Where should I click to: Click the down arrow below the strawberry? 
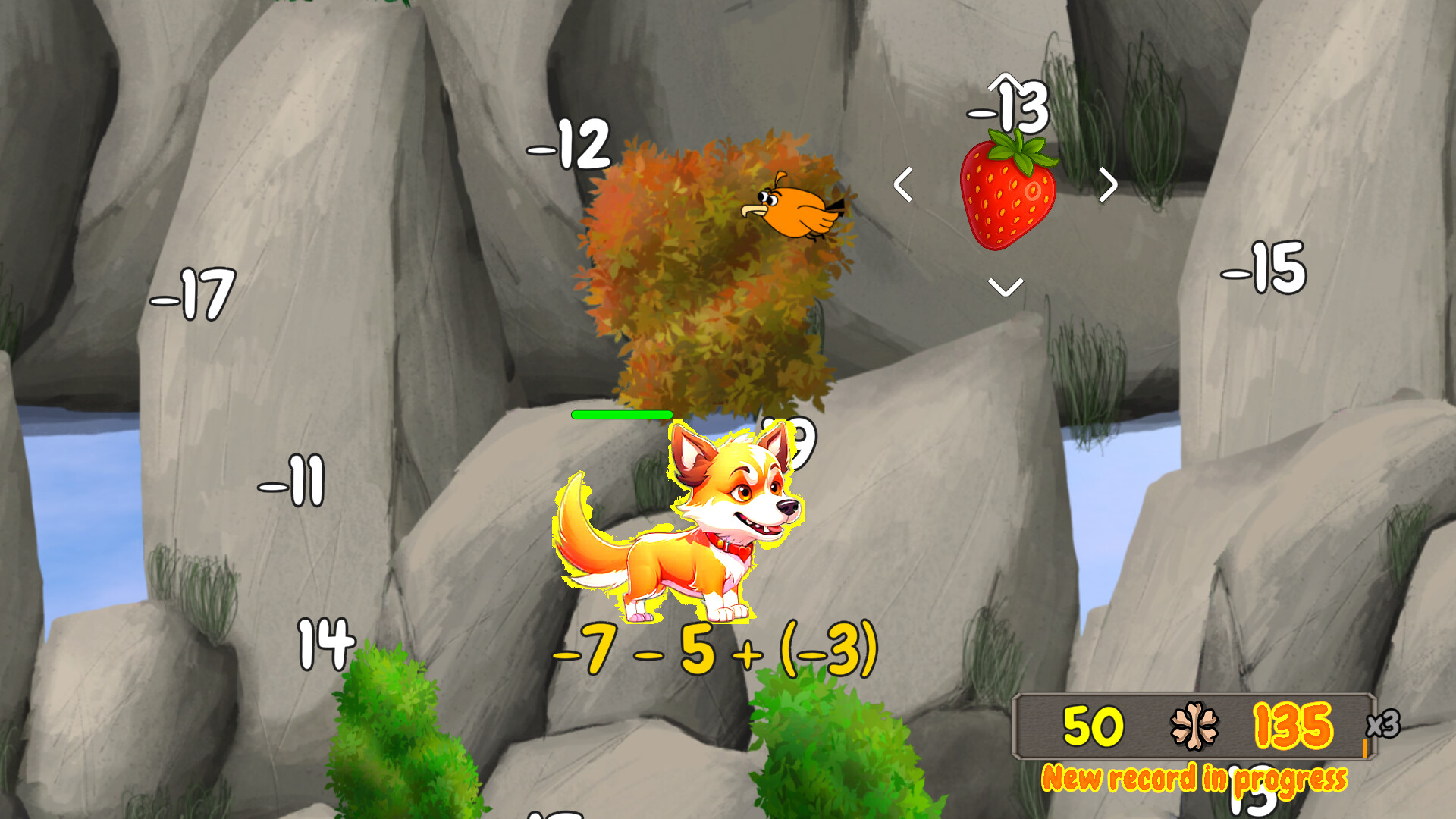tap(1004, 287)
